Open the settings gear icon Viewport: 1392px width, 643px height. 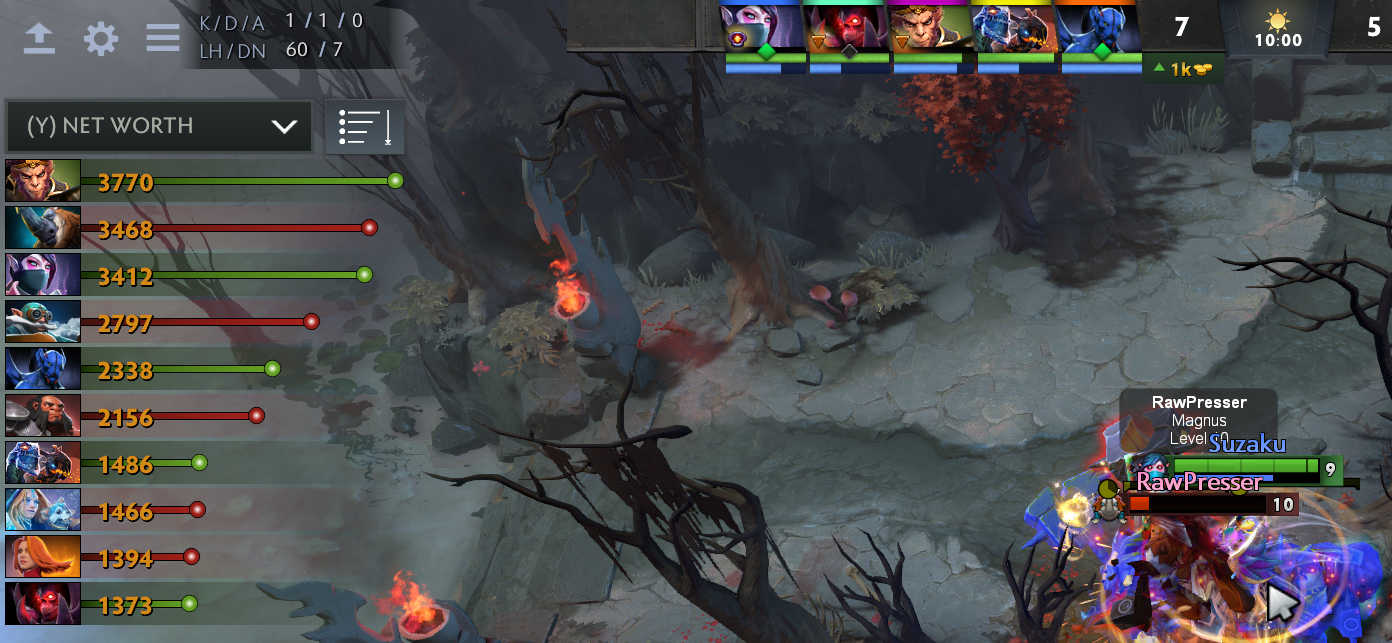(101, 39)
